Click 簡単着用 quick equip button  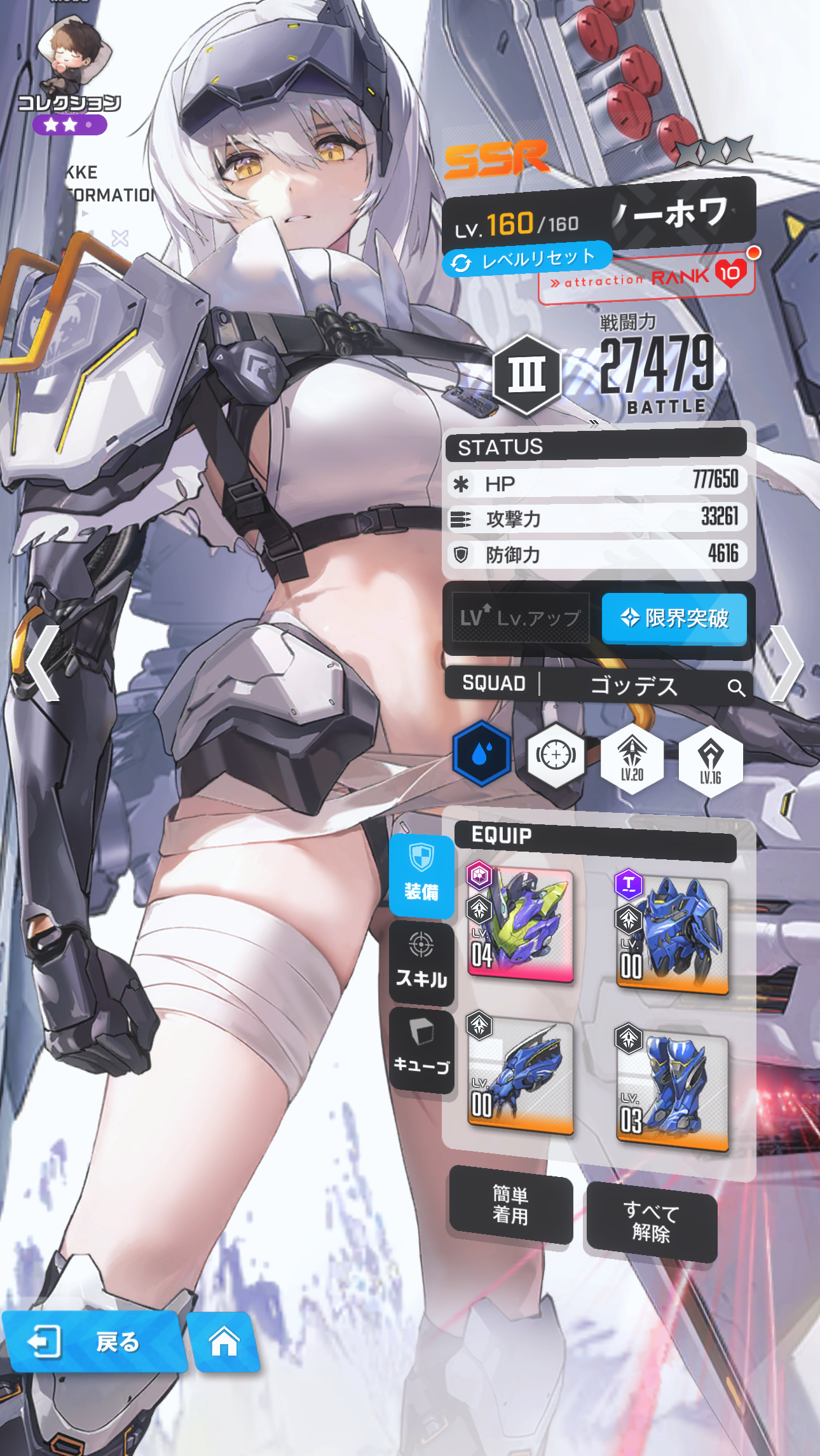tap(510, 1205)
